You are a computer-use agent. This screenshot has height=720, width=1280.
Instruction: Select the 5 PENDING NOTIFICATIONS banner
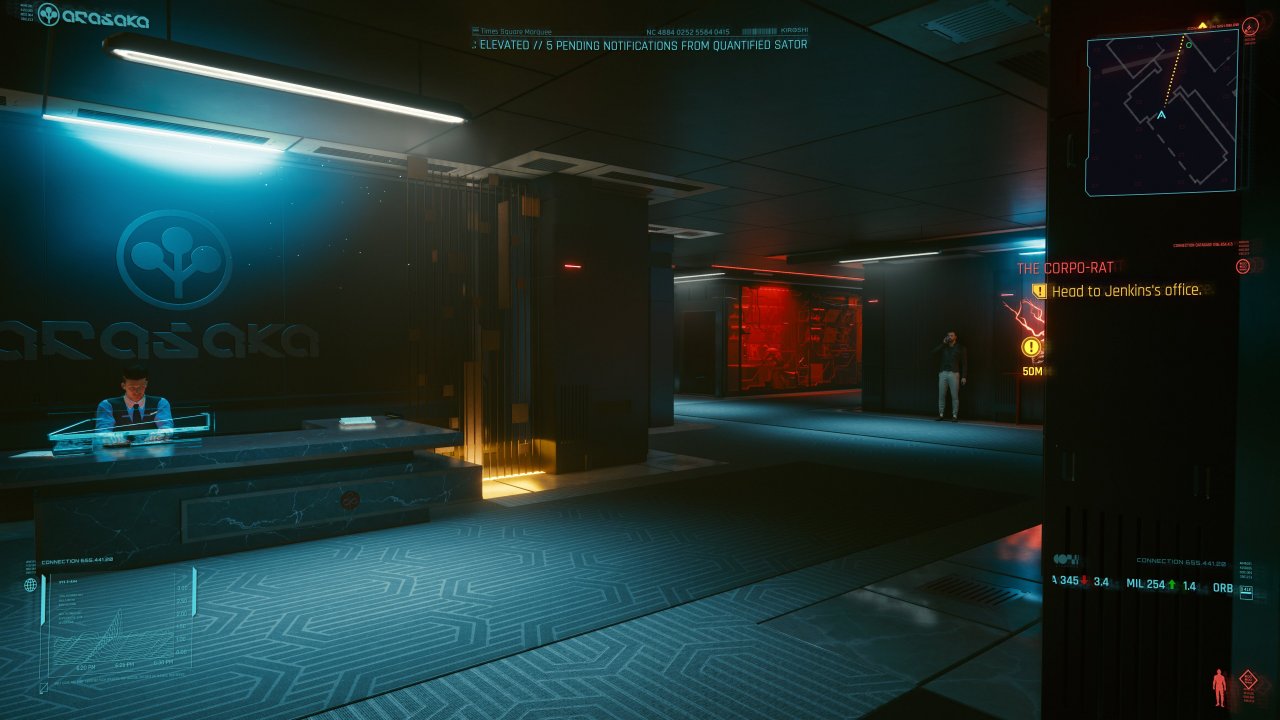(640, 45)
